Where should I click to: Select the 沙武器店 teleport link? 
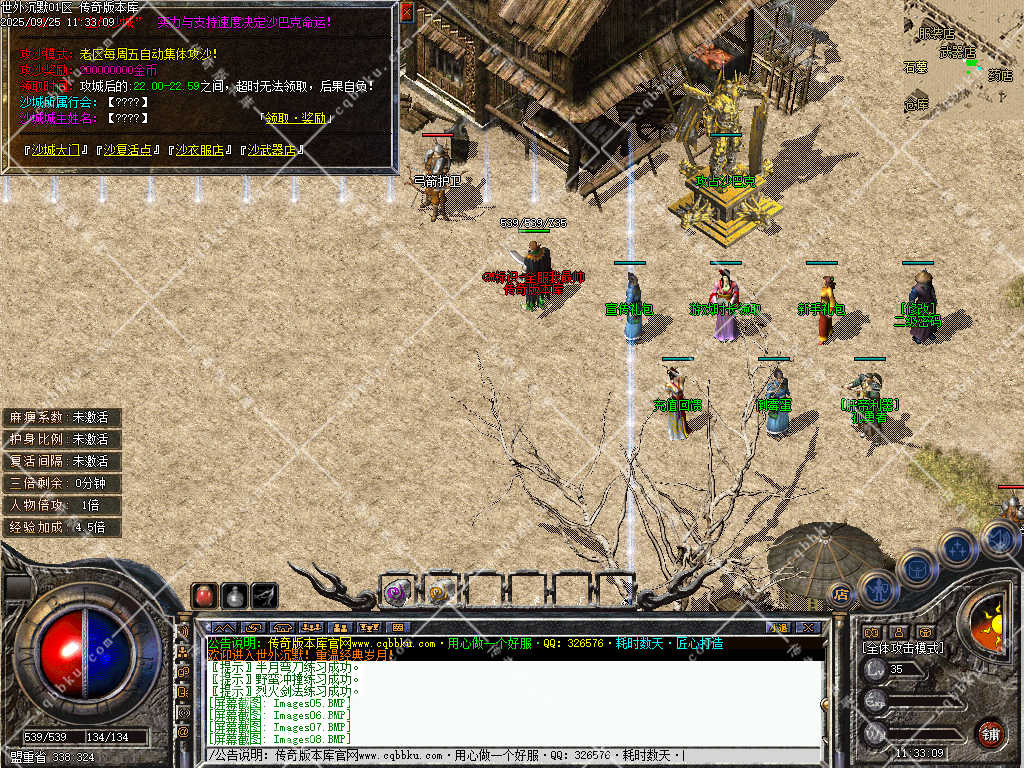point(272,150)
